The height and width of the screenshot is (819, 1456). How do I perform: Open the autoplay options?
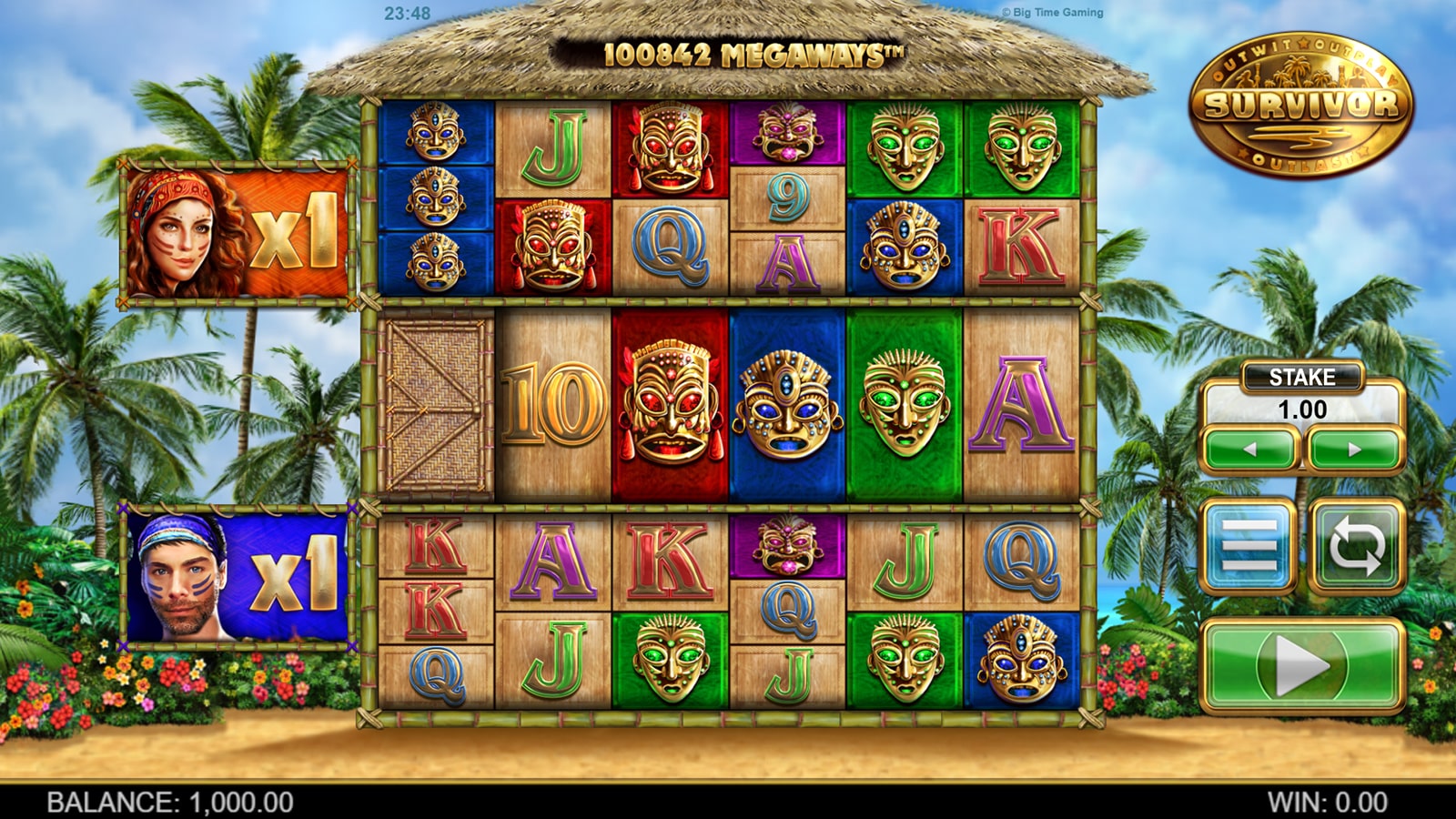[x=1356, y=547]
